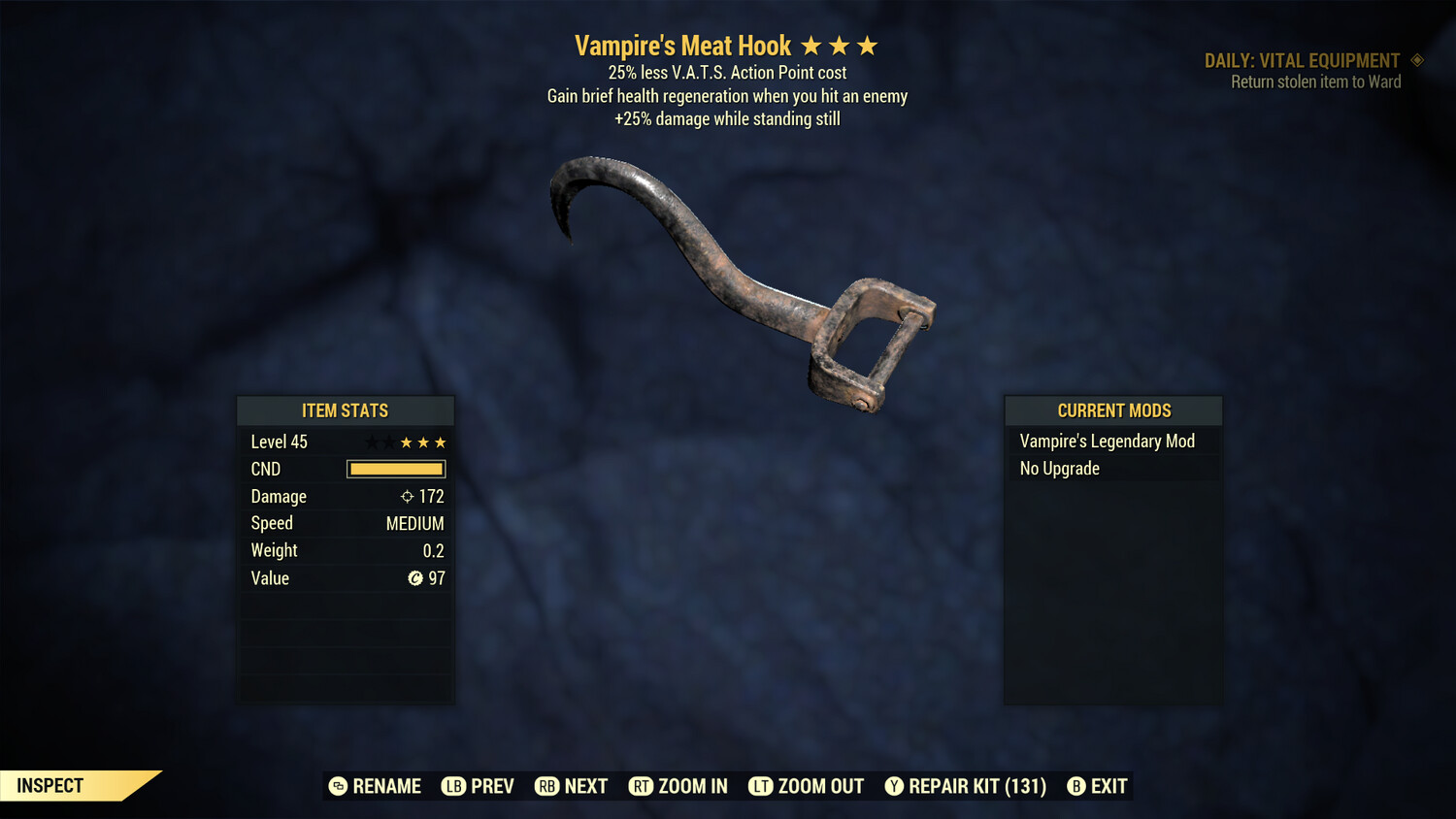Show the next item with Next
This screenshot has width=1456, height=819.
[x=571, y=786]
